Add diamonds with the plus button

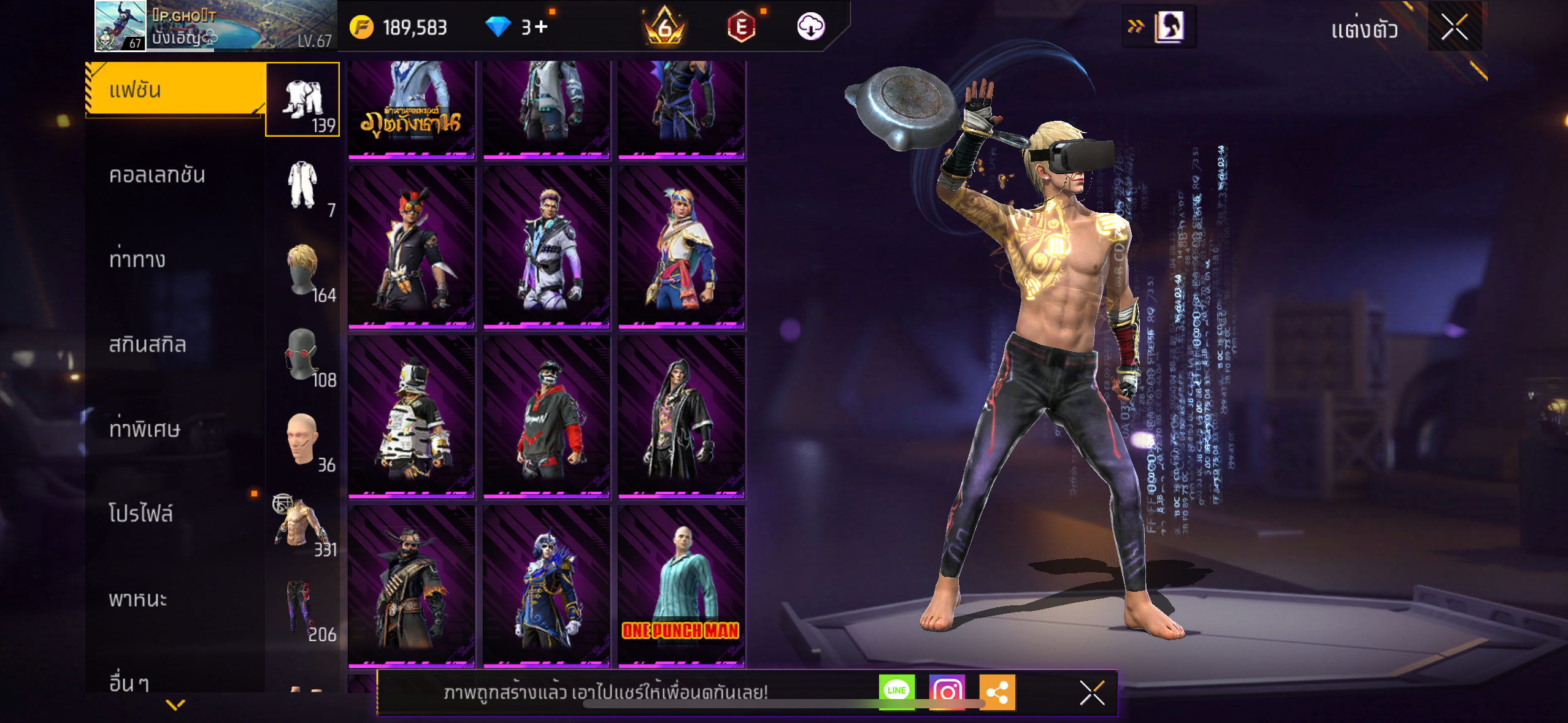click(x=541, y=27)
